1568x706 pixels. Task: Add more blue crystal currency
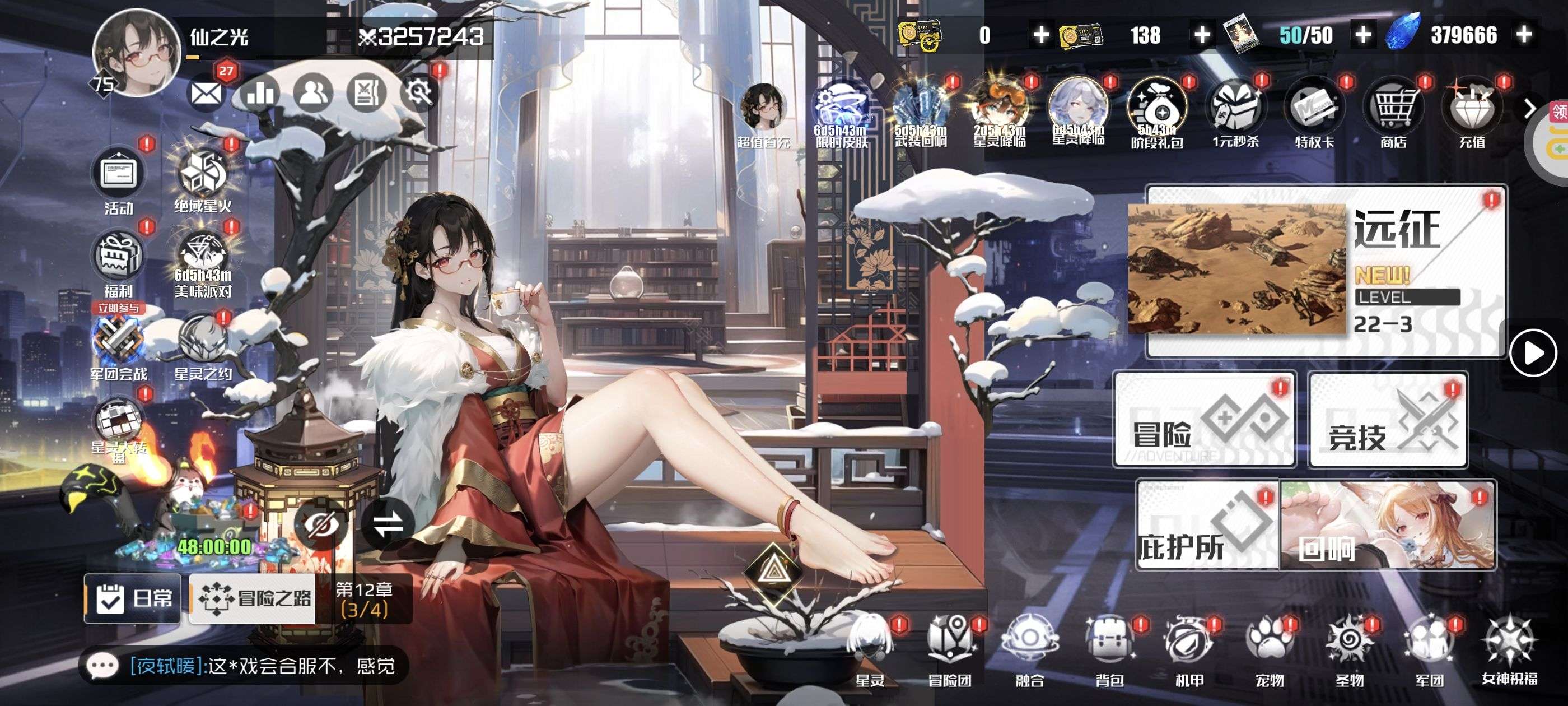[1524, 35]
